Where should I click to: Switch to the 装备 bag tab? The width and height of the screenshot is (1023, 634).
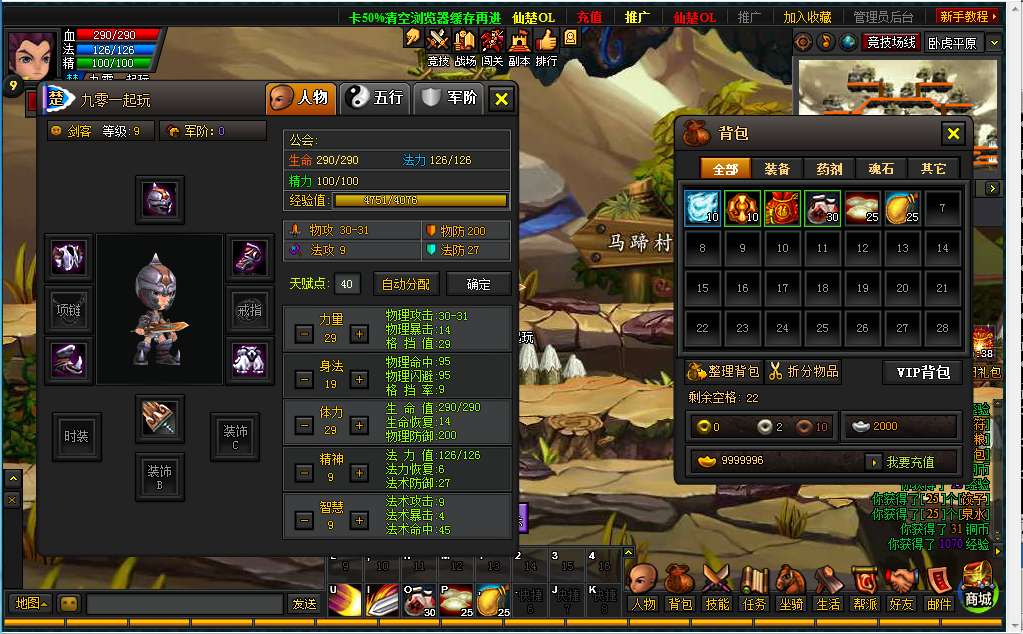pyautogui.click(x=776, y=169)
